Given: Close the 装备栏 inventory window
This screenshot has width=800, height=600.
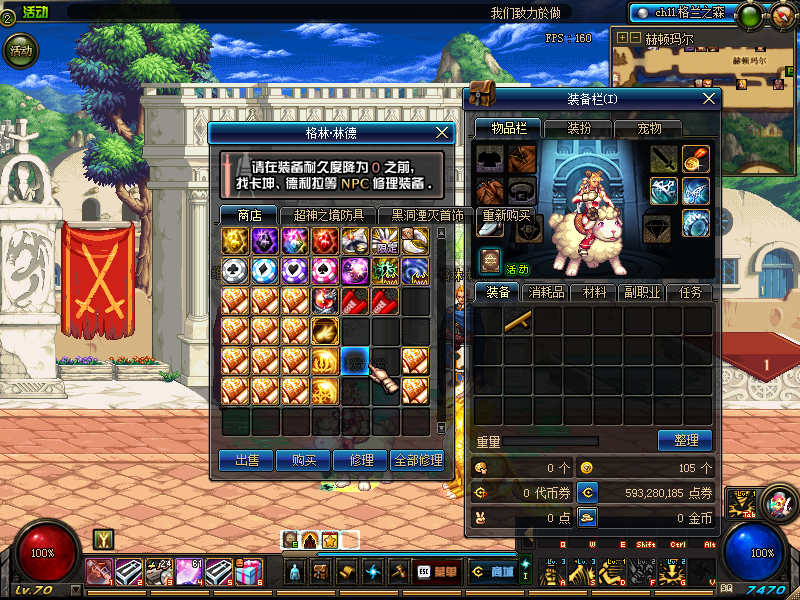Looking at the screenshot, I should (x=709, y=98).
